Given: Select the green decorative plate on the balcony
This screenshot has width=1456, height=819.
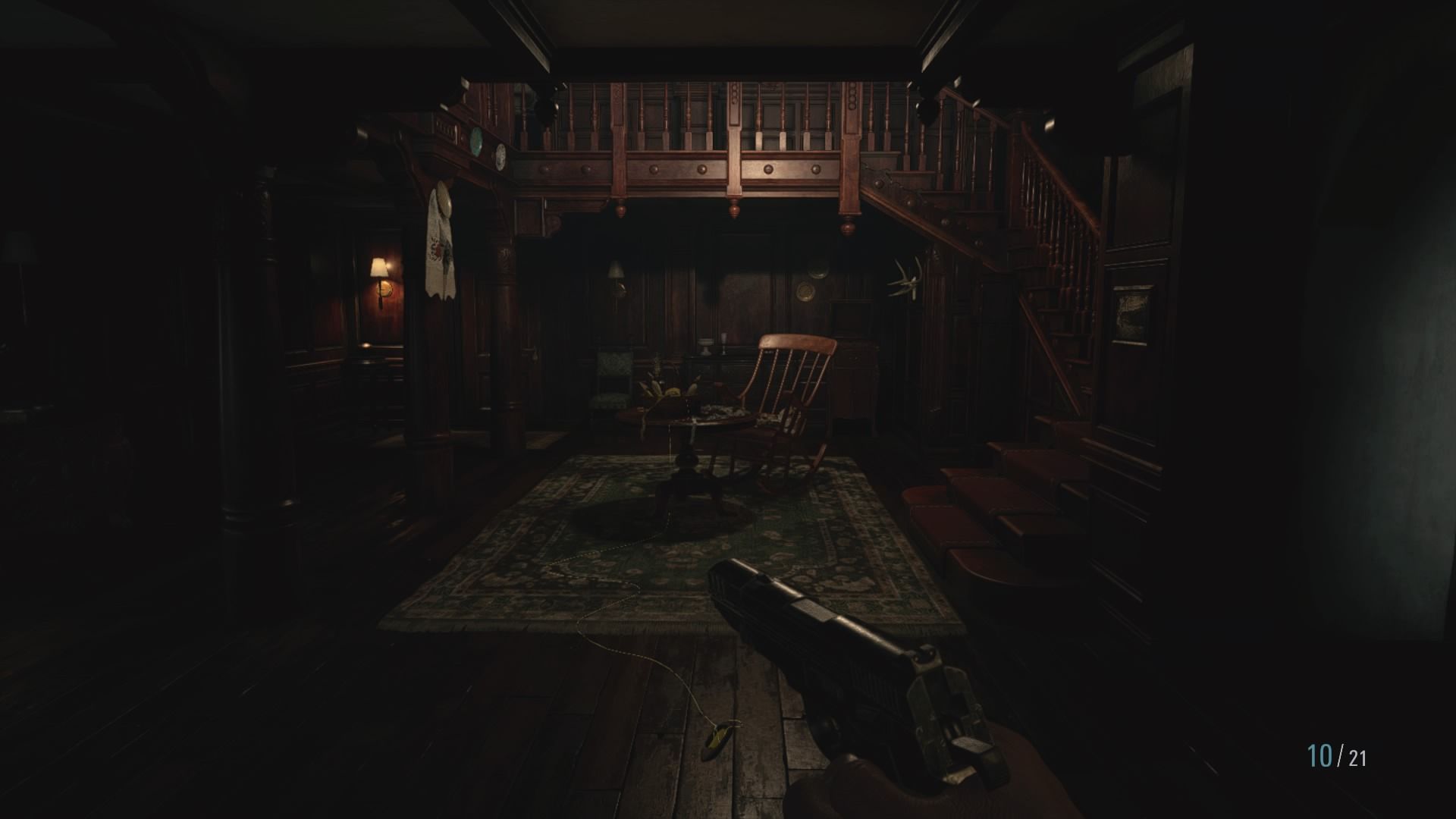Looking at the screenshot, I should click(476, 141).
